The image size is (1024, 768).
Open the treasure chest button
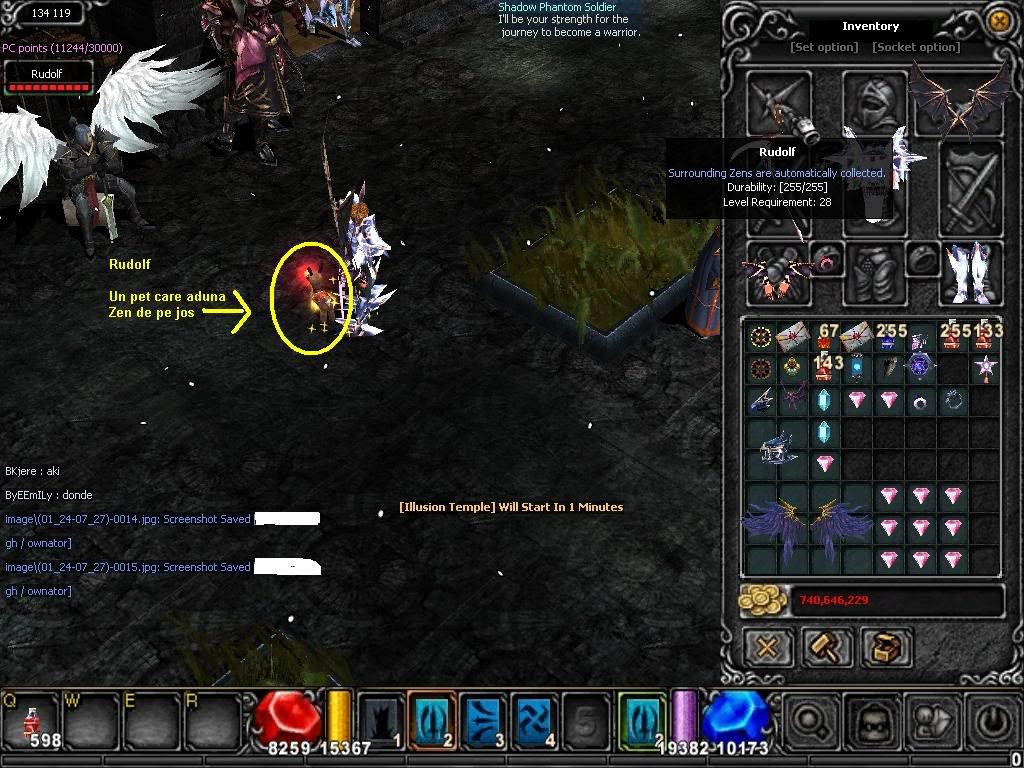885,647
